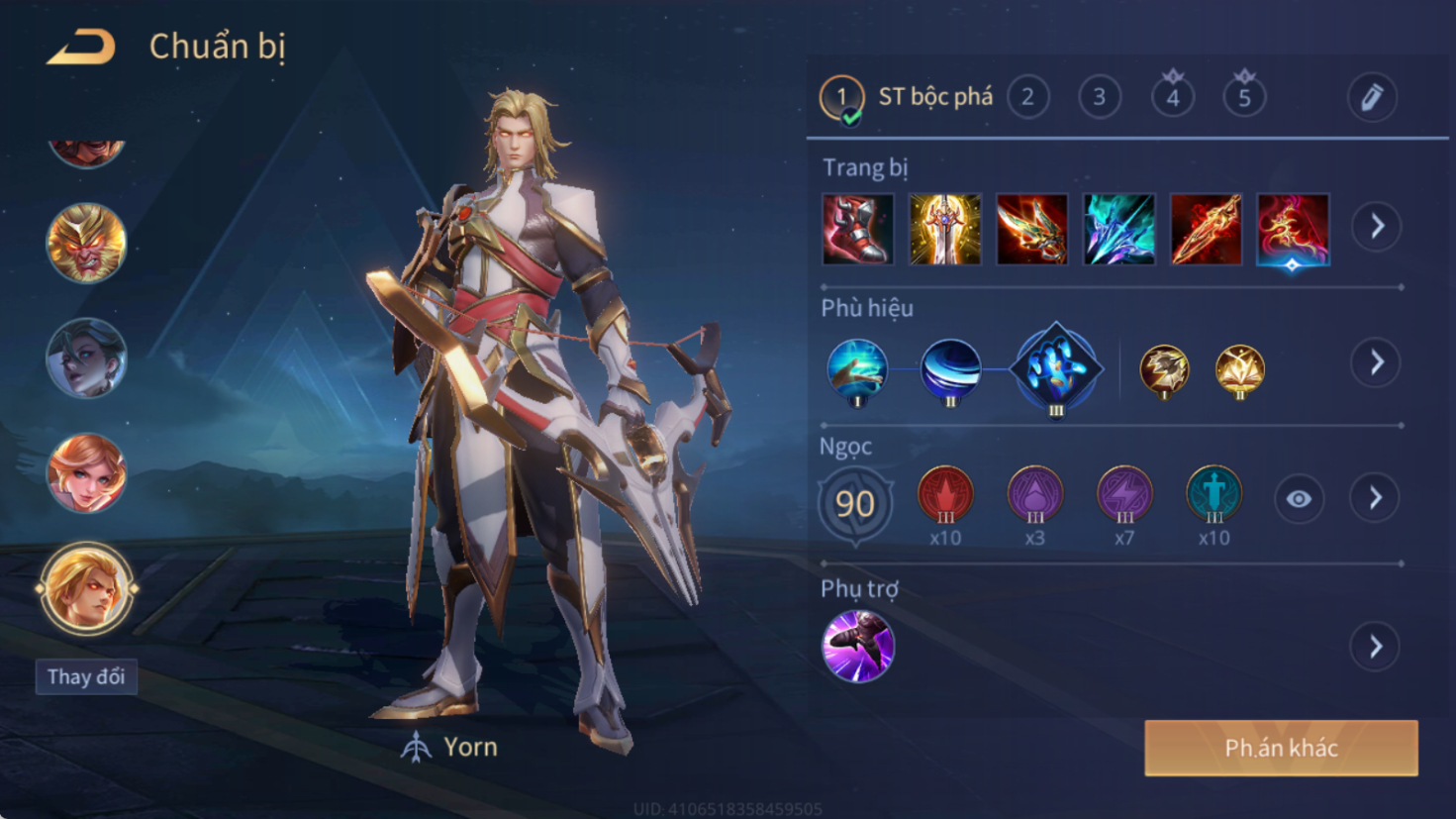Go back with the return arrow
Viewport: 1456px width, 819px height.
81,47
